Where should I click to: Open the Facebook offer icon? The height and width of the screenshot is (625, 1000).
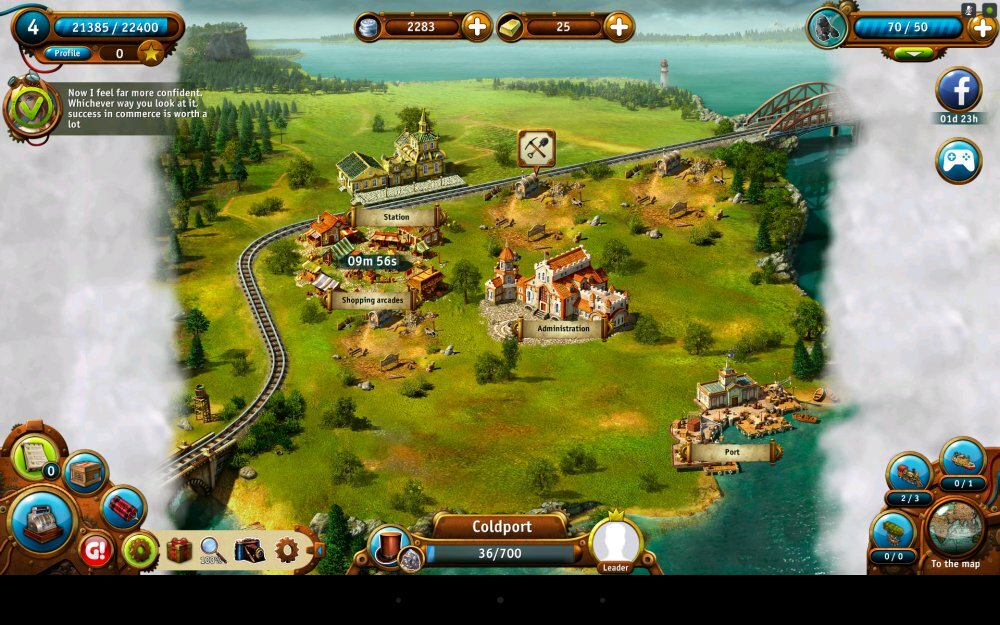958,91
